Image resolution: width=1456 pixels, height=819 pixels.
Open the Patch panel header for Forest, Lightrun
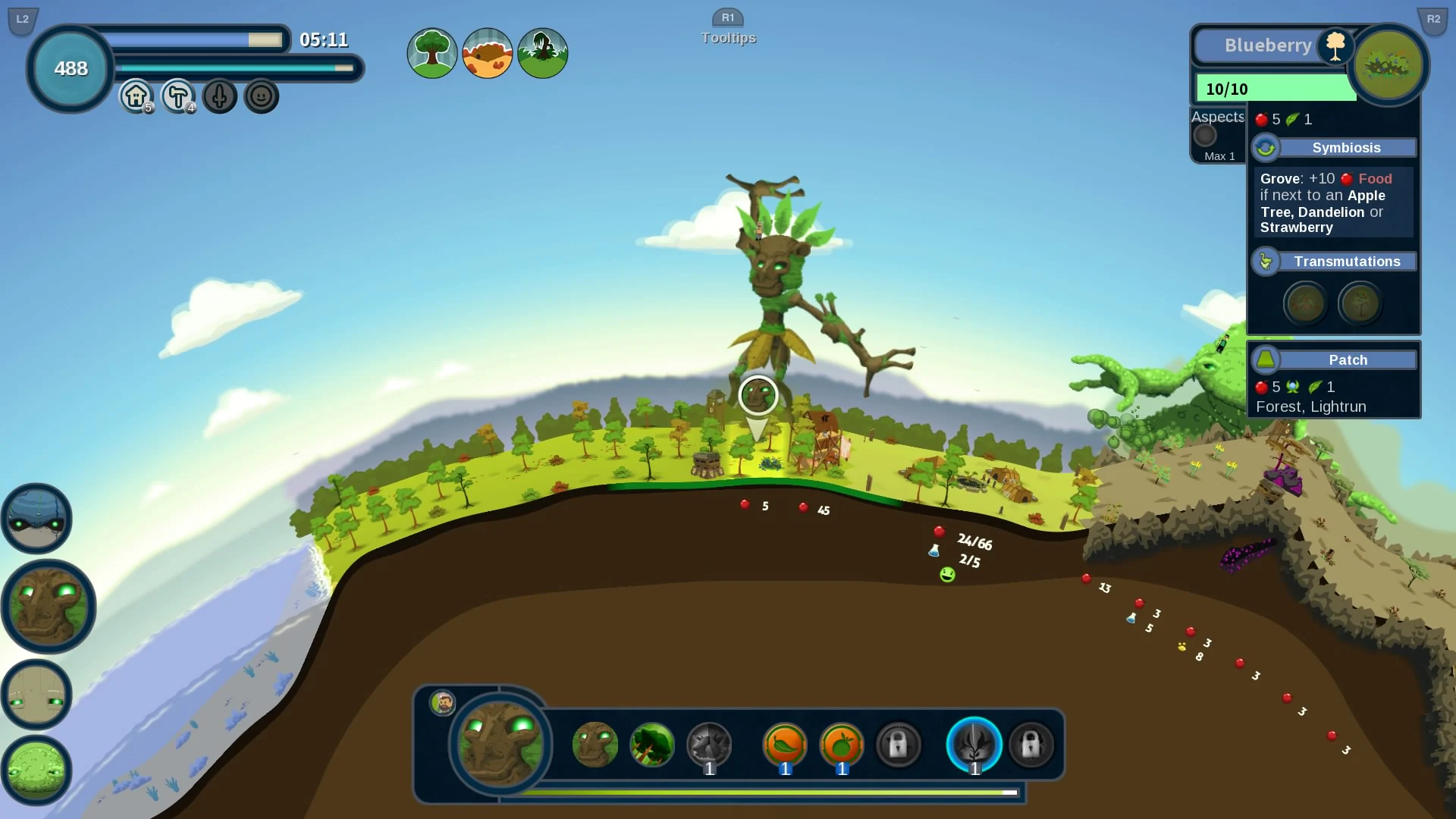coord(1348,360)
